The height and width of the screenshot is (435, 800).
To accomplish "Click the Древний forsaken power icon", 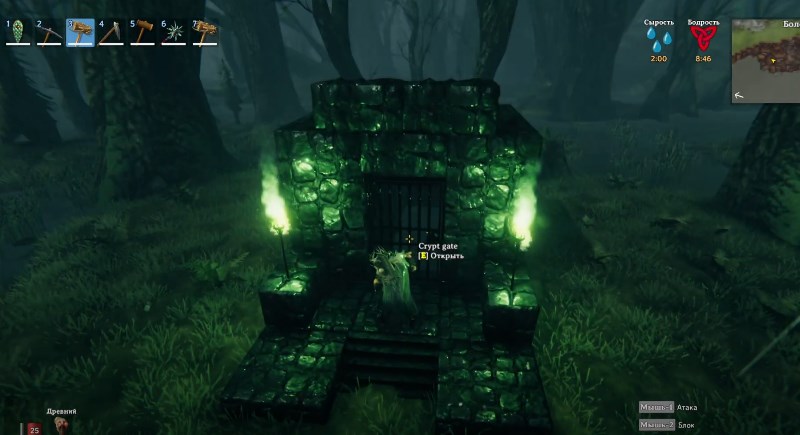I will coord(60,425).
